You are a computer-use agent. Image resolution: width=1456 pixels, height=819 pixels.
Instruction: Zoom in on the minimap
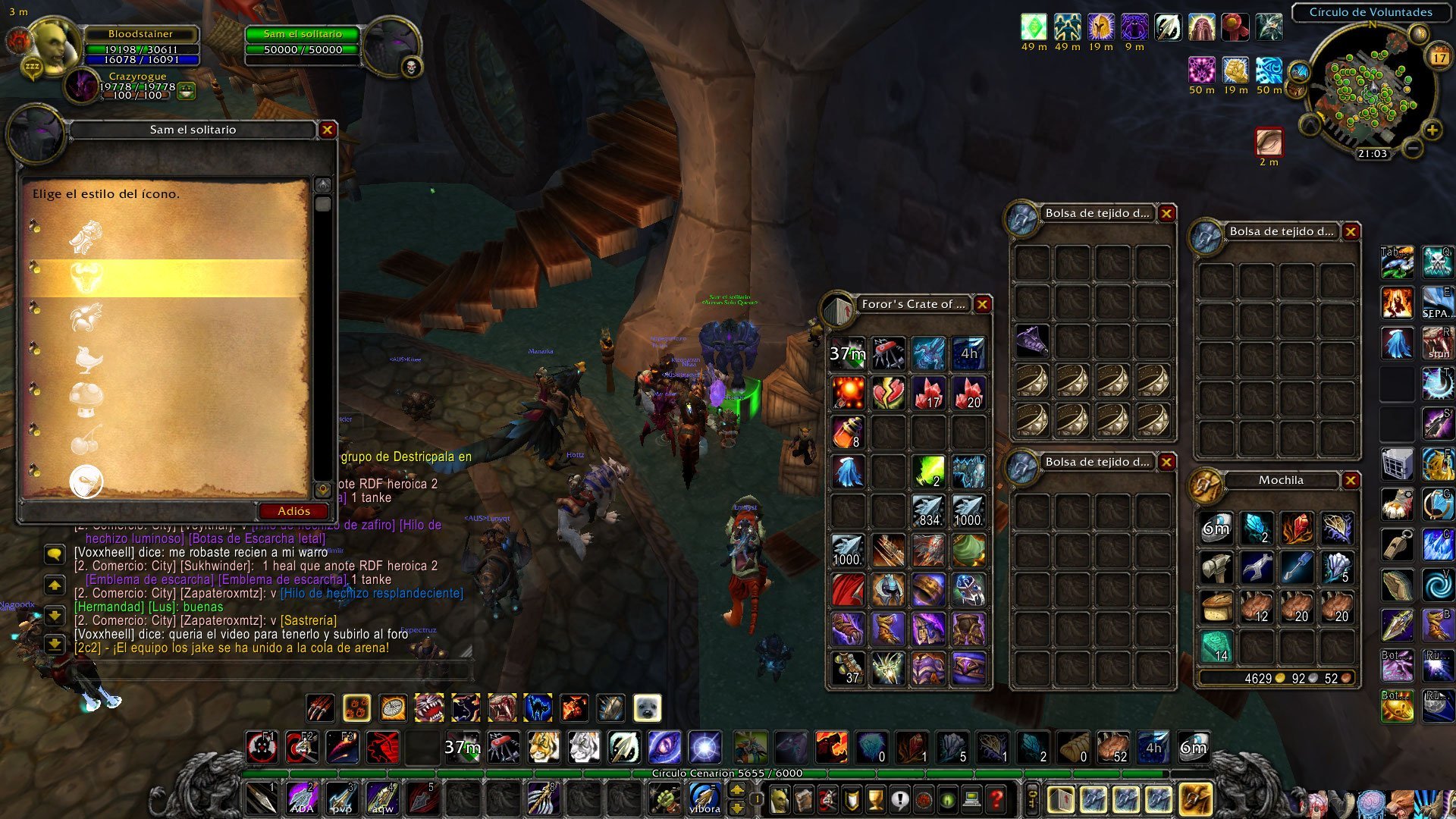pyautogui.click(x=1432, y=130)
